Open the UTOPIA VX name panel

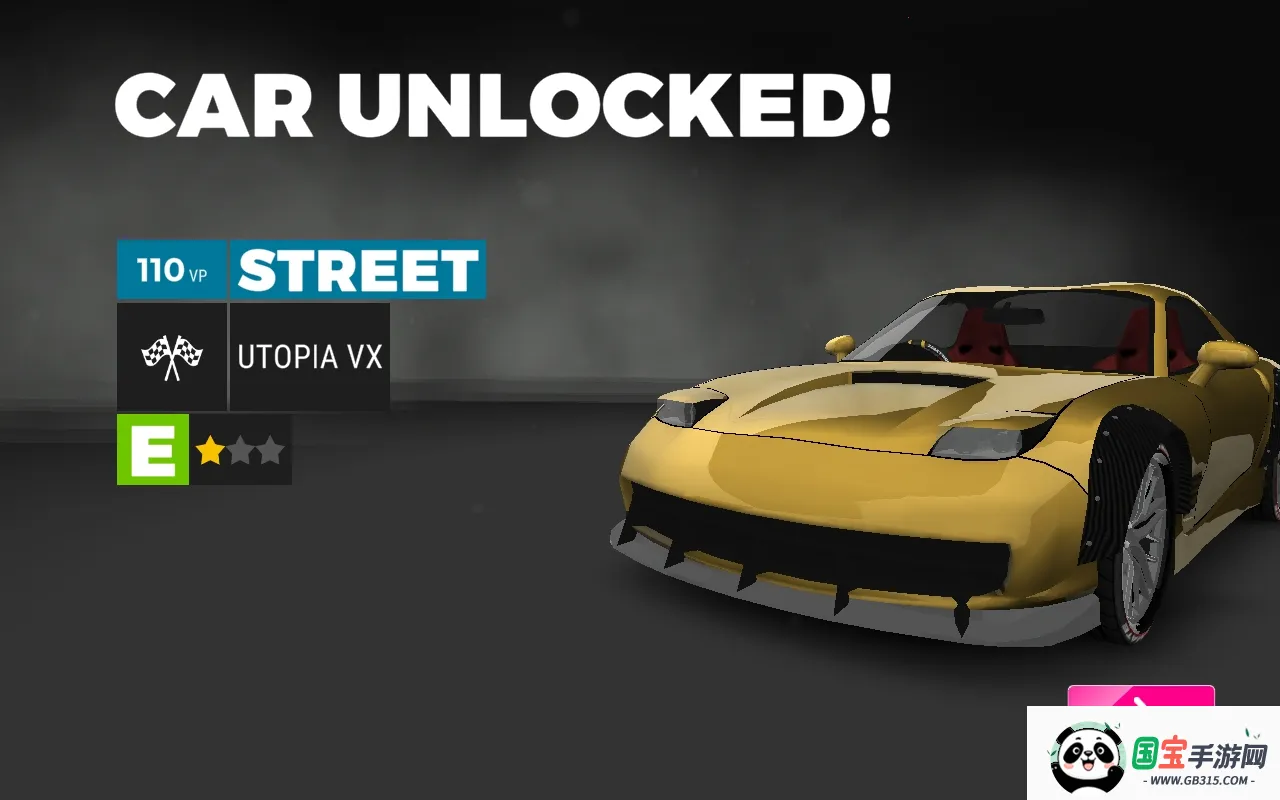click(310, 357)
